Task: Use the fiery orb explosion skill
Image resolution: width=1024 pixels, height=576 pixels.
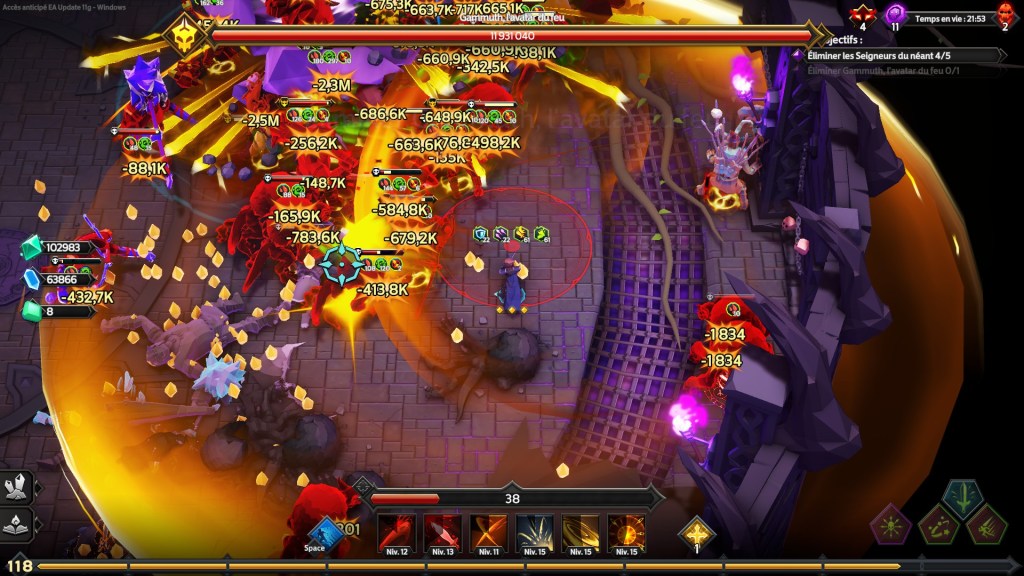Action: click(x=626, y=534)
